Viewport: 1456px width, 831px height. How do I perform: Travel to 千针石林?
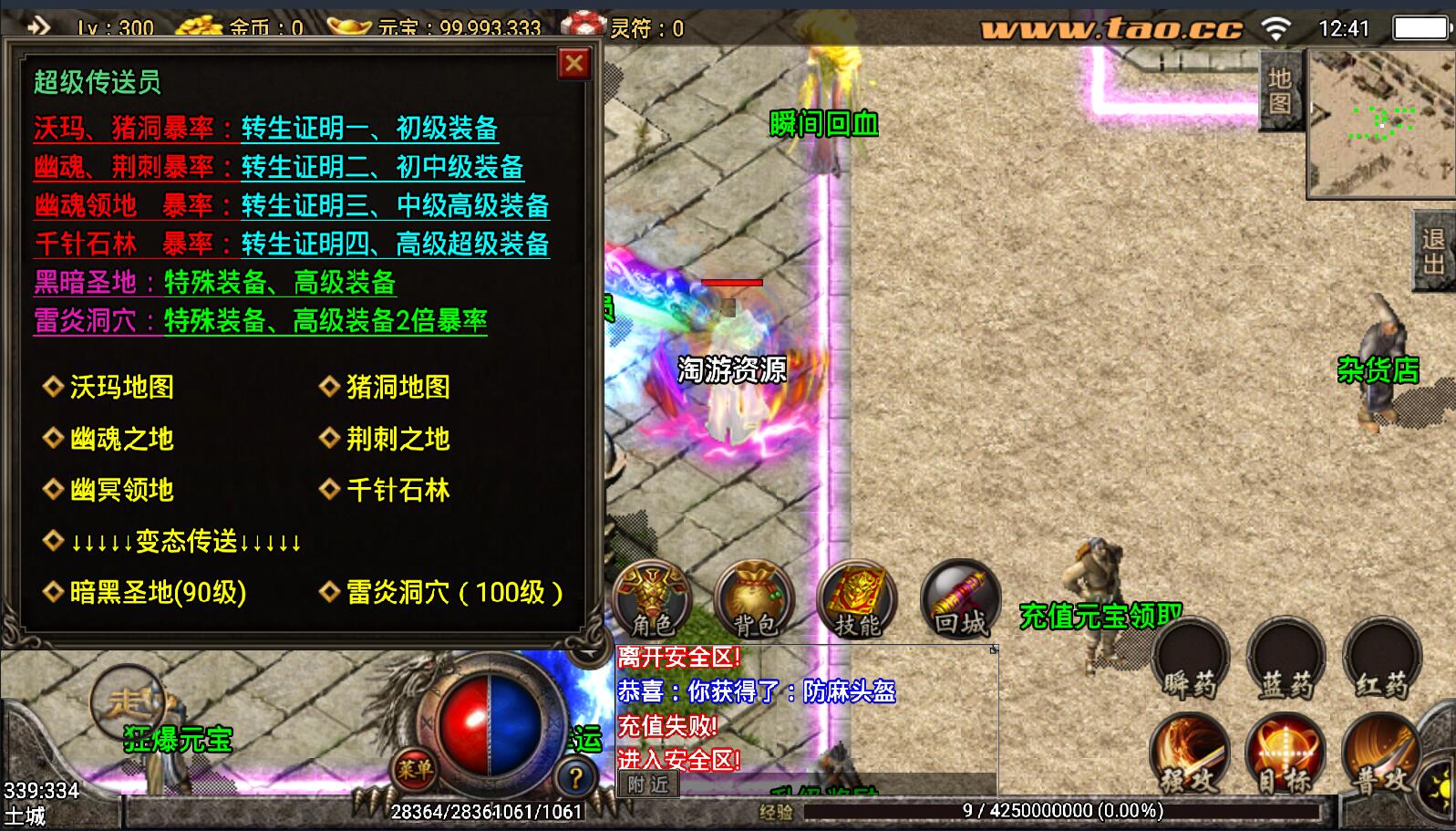click(x=398, y=490)
